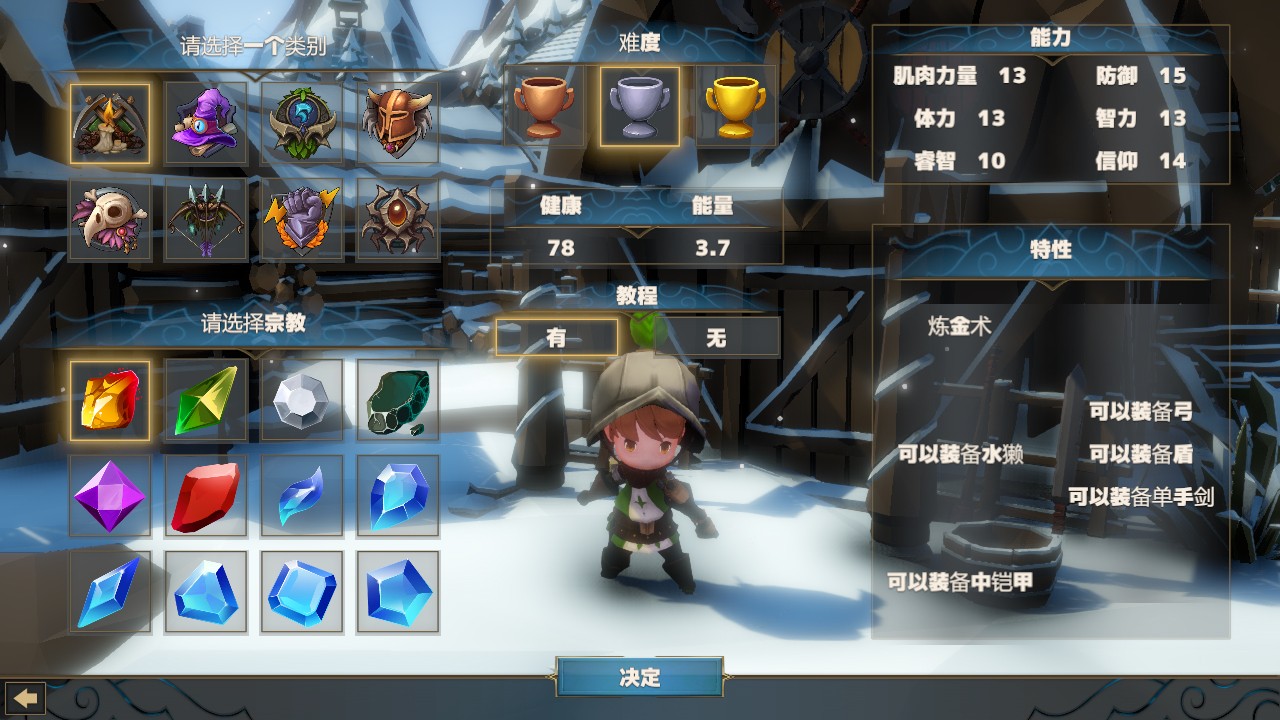Pick the bird skull class icon
The width and height of the screenshot is (1280, 720).
[110, 219]
